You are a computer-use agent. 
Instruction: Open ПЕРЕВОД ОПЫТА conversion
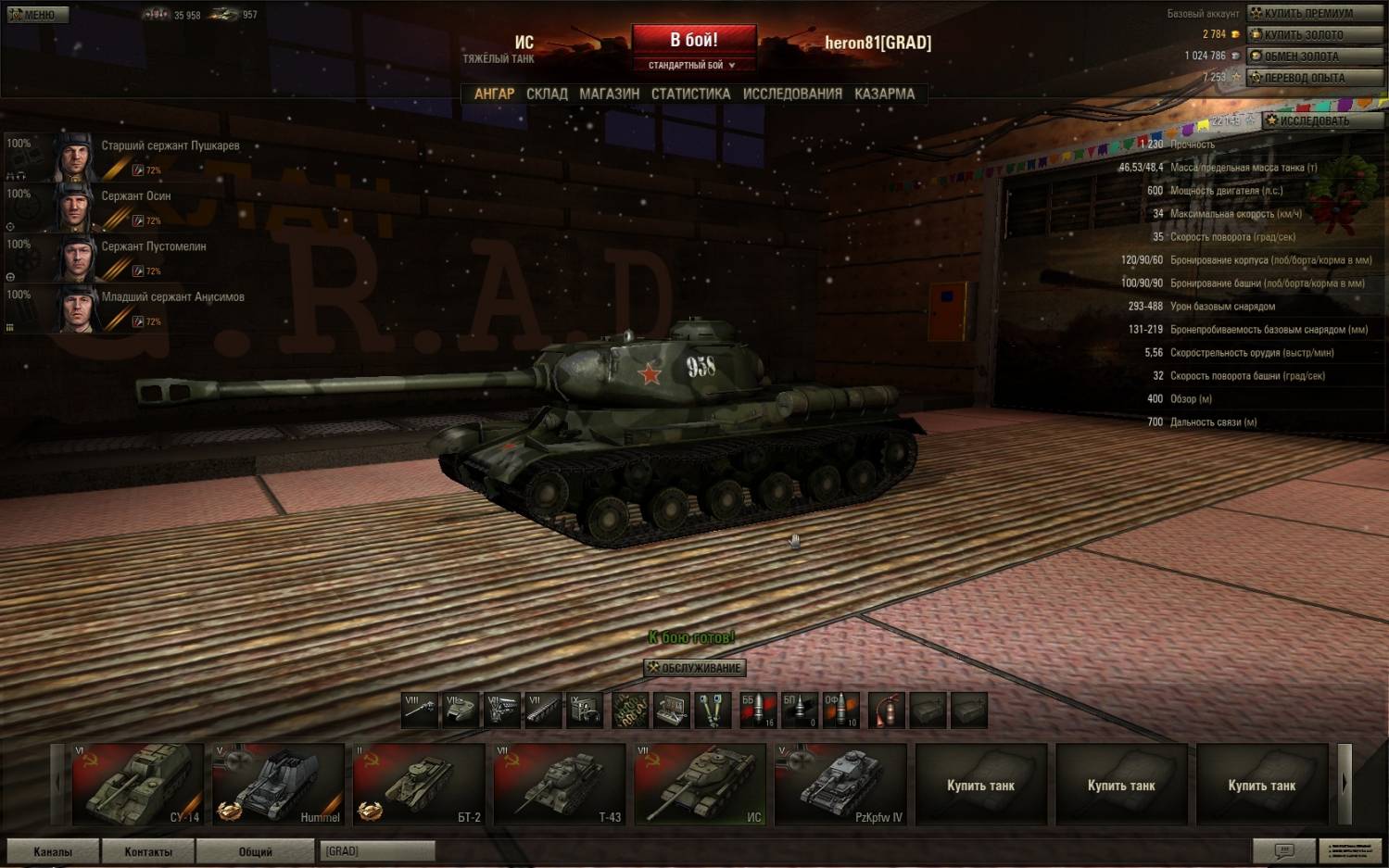[x=1315, y=78]
